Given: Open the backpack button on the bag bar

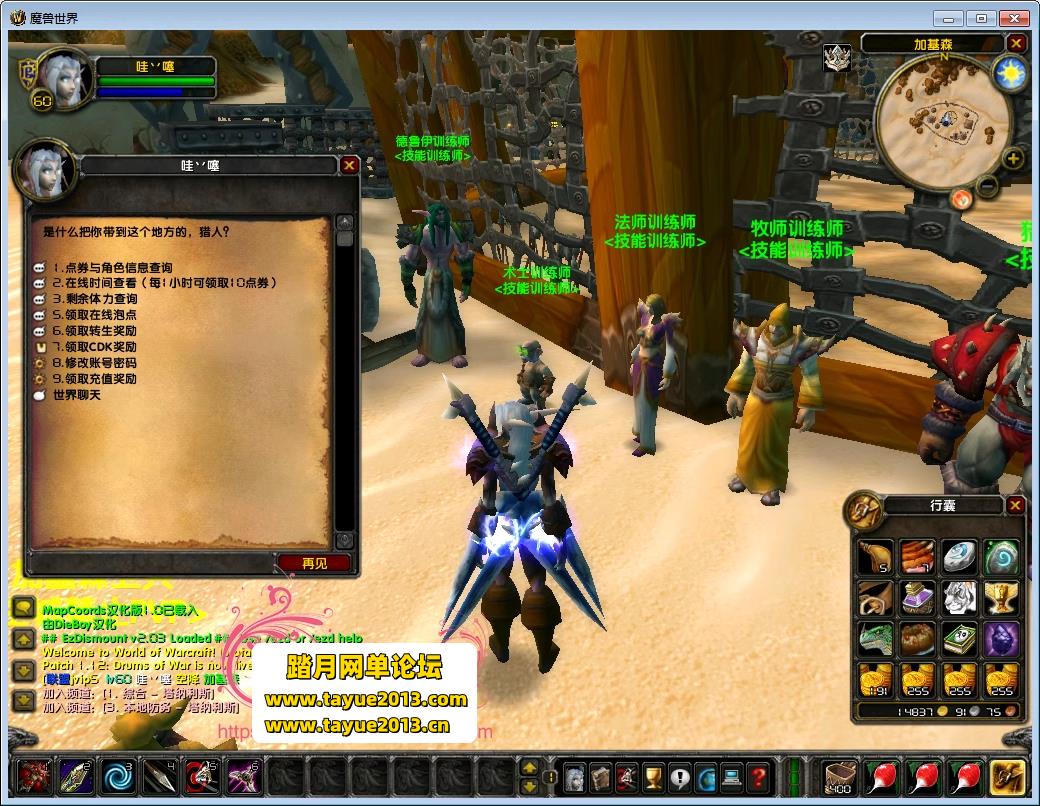Looking at the screenshot, I should [x=1007, y=777].
